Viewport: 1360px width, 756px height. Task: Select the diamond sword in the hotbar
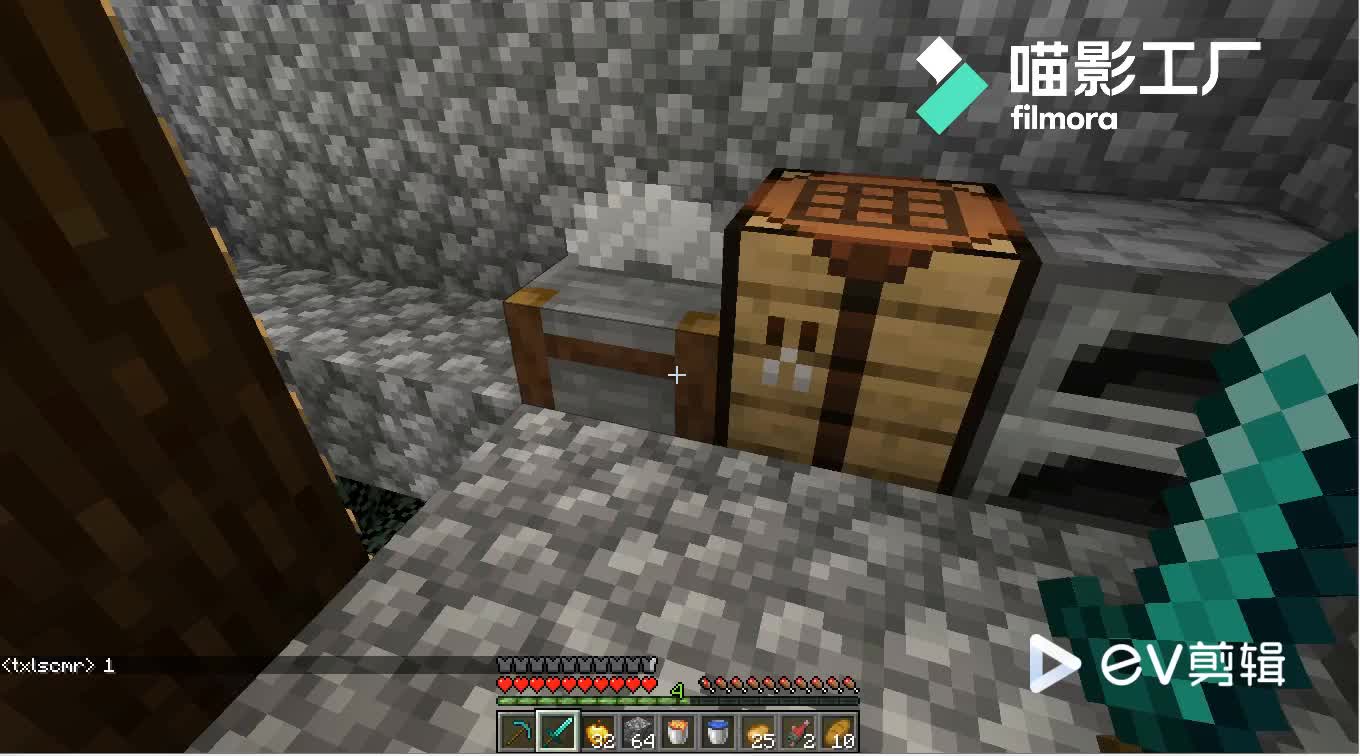560,730
